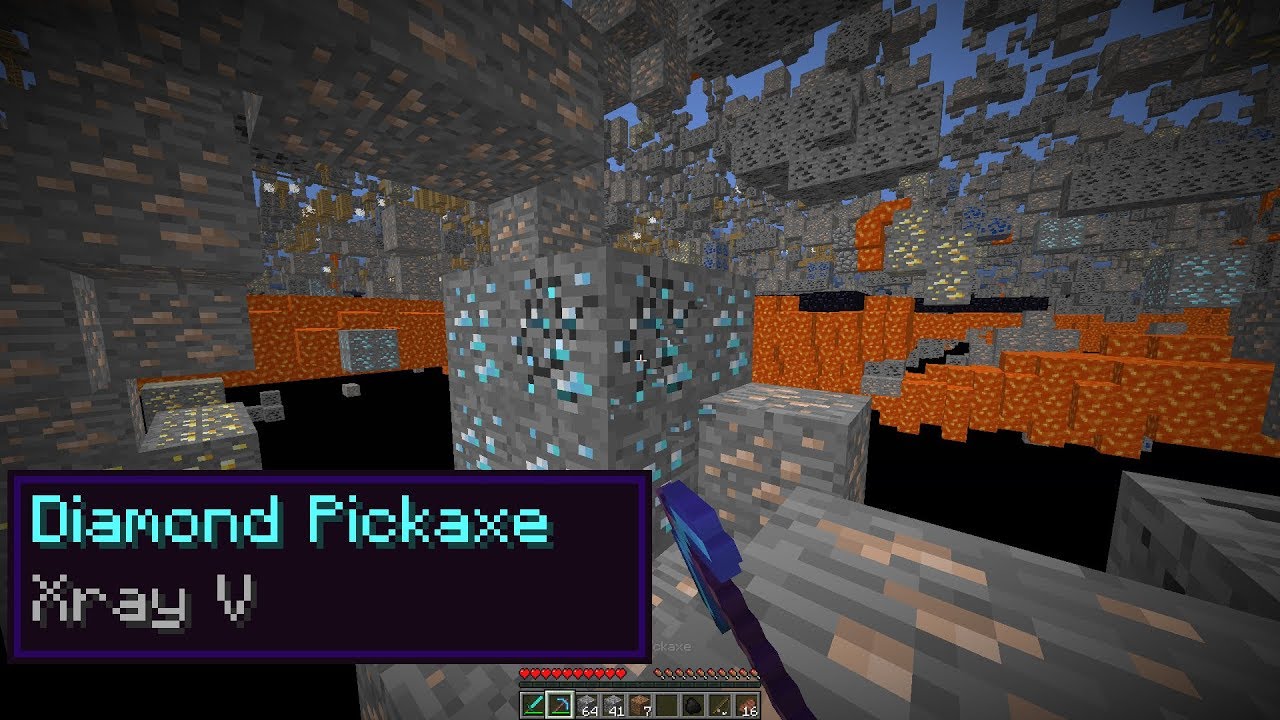
Task: Click the porkchop stack of 16
Action: (749, 703)
